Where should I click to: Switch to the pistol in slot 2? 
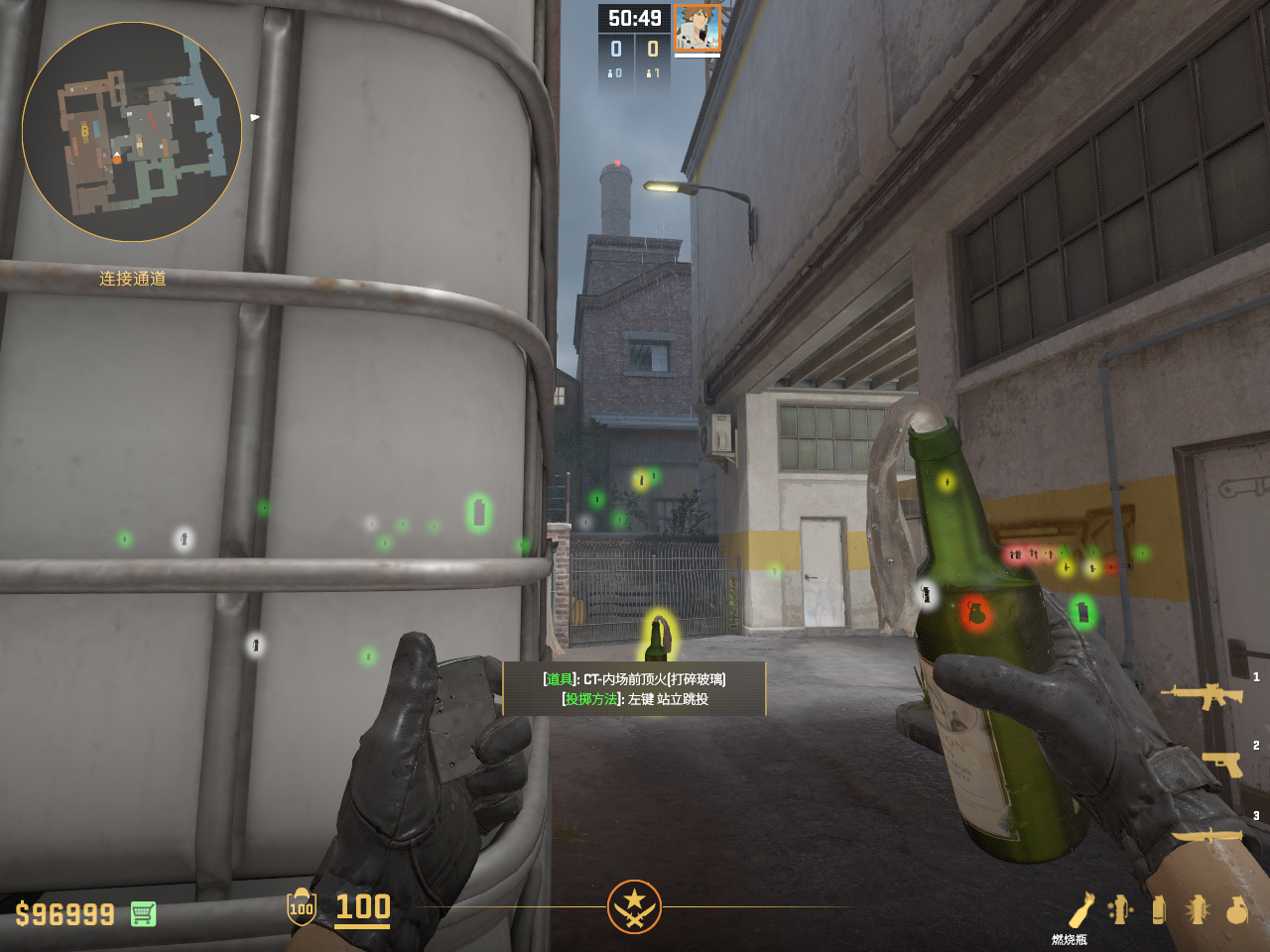(x=1222, y=764)
